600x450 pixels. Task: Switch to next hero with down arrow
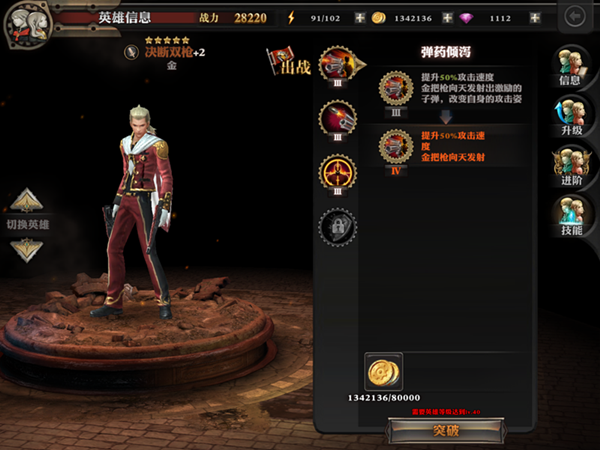click(27, 248)
